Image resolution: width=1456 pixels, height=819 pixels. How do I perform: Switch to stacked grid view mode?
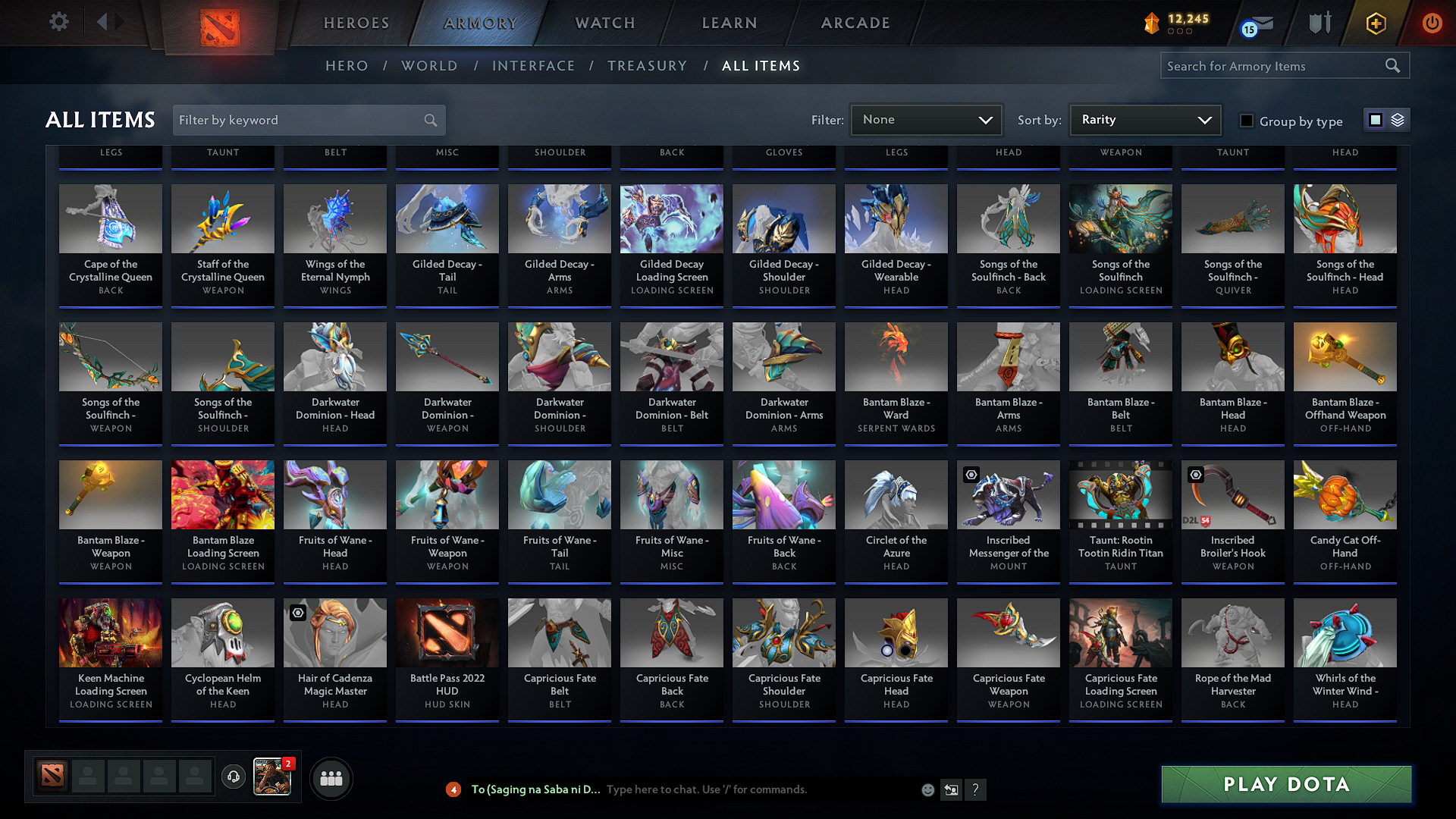coord(1398,120)
